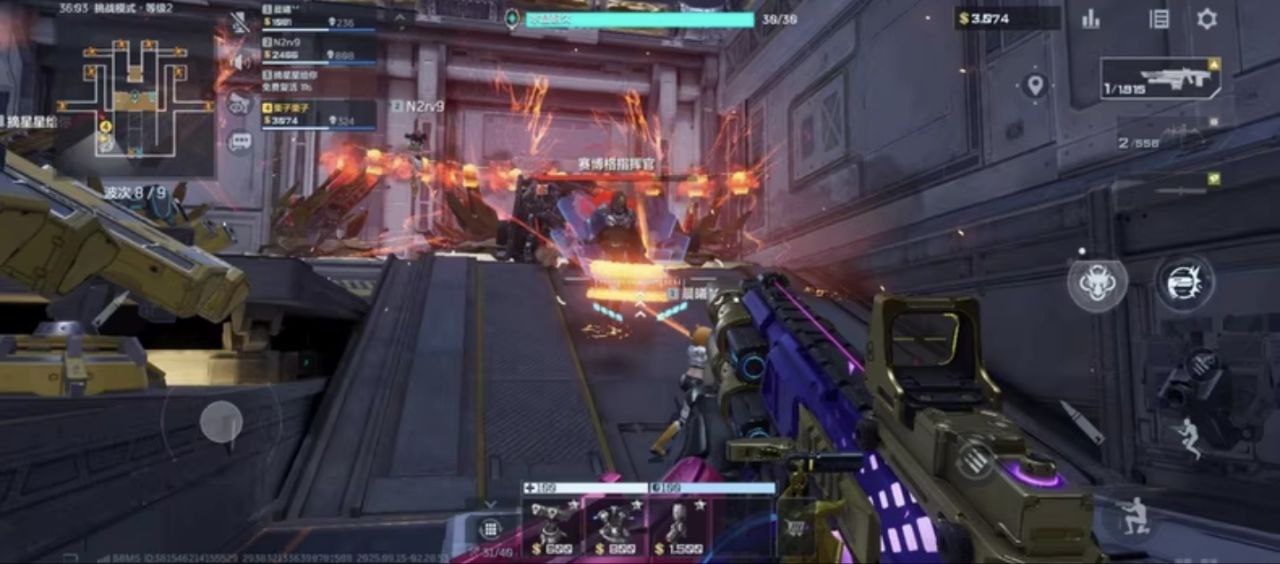The width and height of the screenshot is (1280, 564).
Task: Open the settings gear menu
Action: (1207, 19)
